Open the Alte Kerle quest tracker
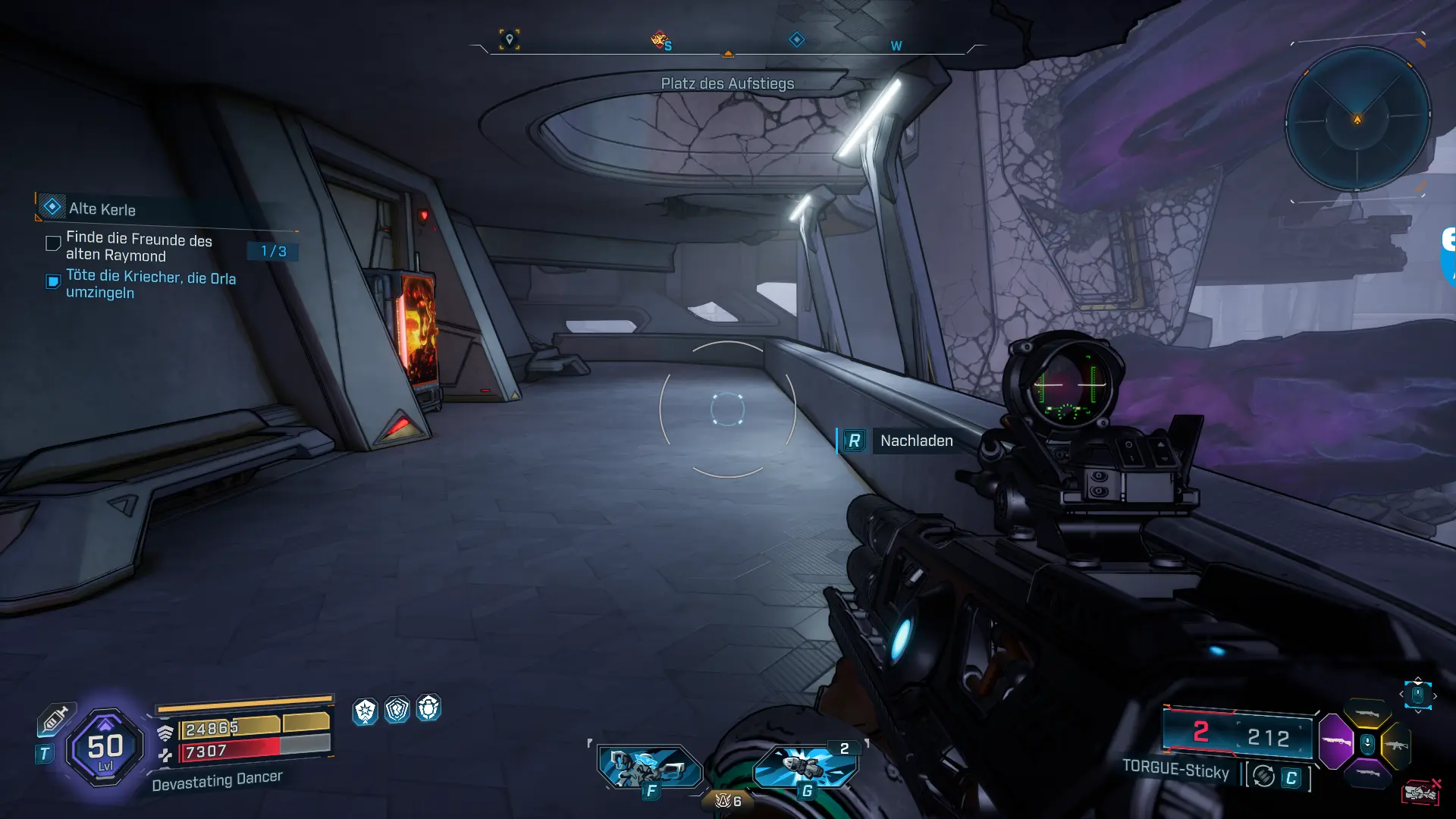The image size is (1456, 819). [x=102, y=209]
